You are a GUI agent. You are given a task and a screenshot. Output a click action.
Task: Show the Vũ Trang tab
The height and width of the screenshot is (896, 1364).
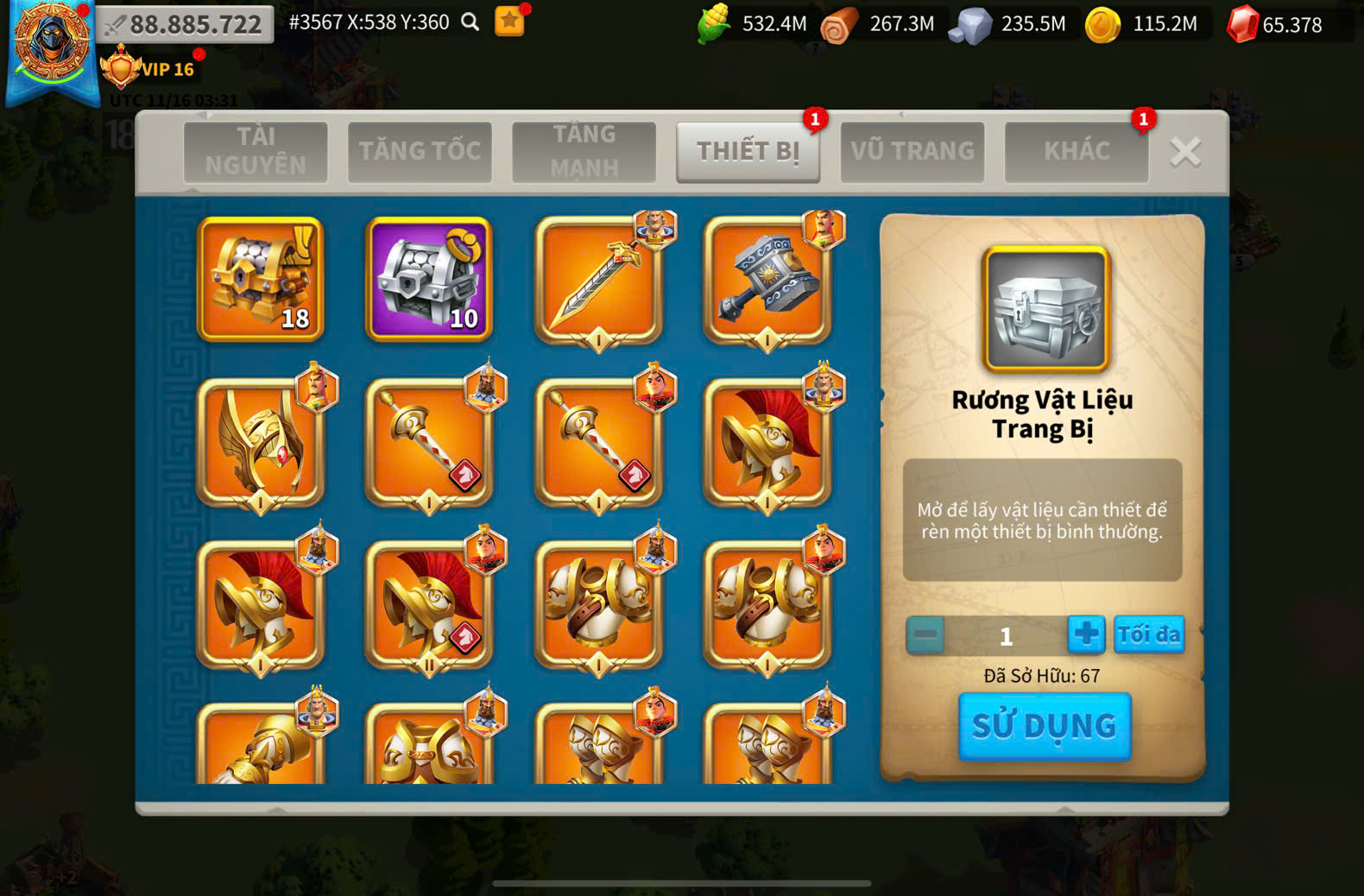tap(912, 151)
